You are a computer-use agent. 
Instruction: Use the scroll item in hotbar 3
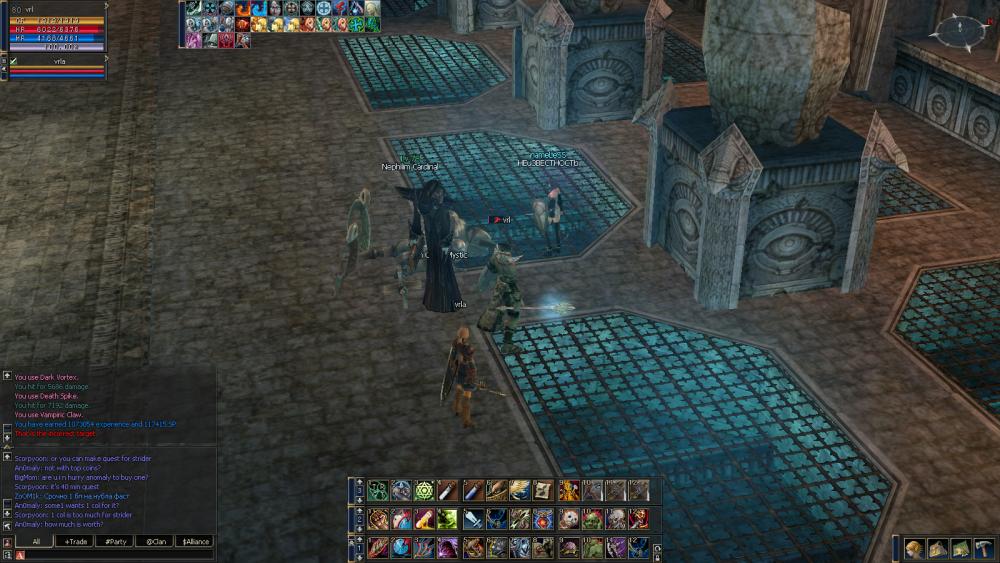[x=543, y=490]
